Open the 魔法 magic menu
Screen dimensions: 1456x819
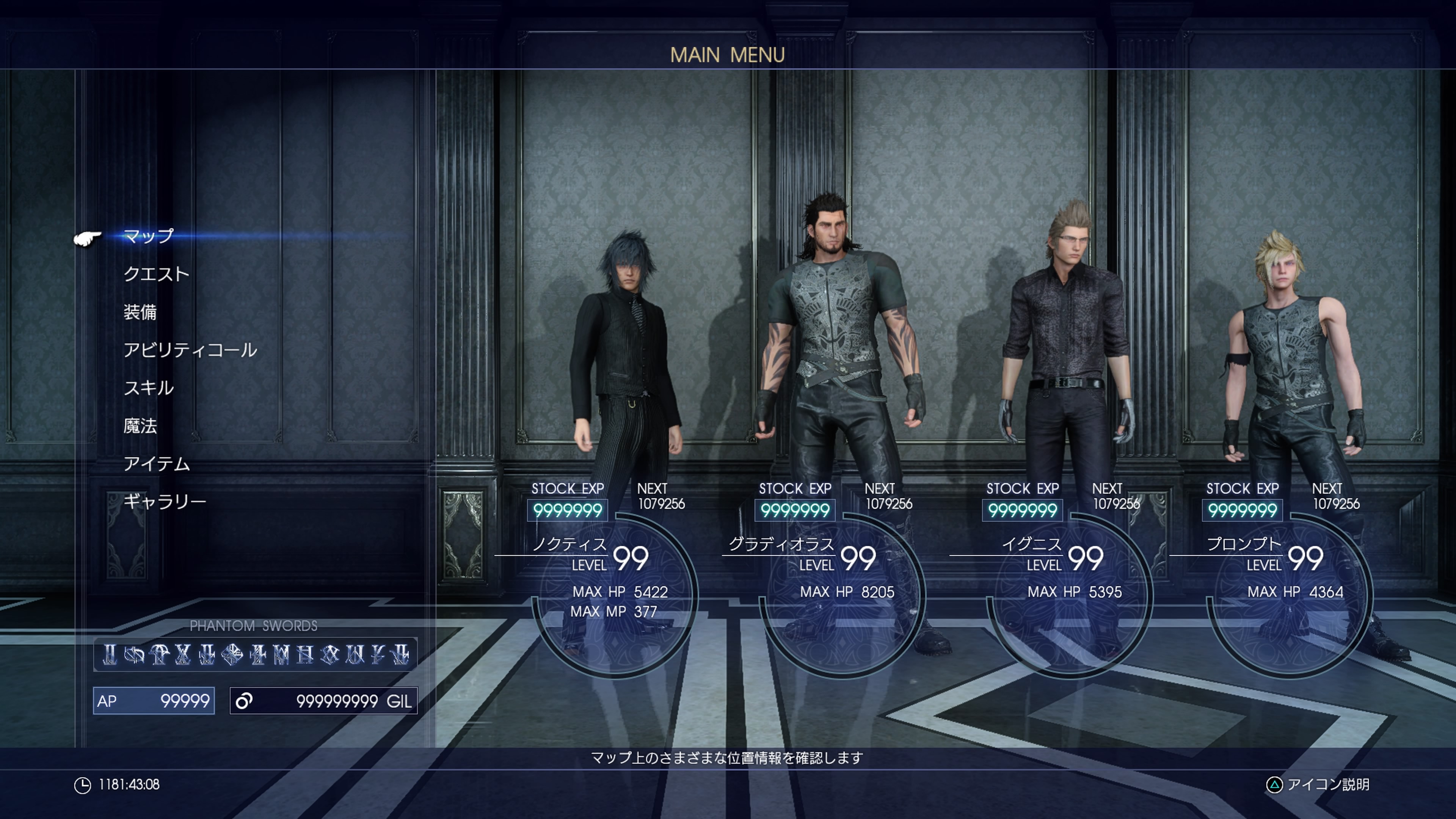click(x=140, y=425)
